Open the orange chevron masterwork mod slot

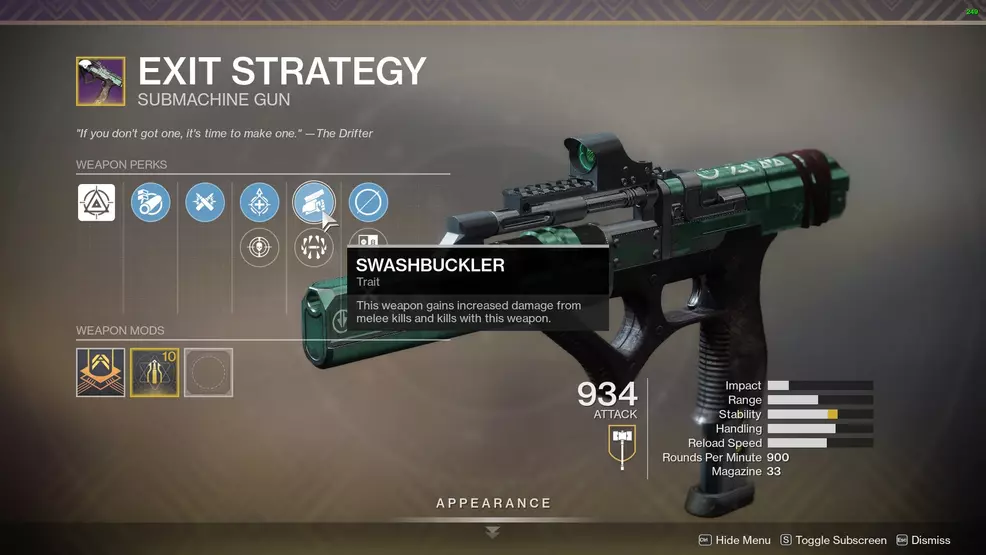coord(101,372)
